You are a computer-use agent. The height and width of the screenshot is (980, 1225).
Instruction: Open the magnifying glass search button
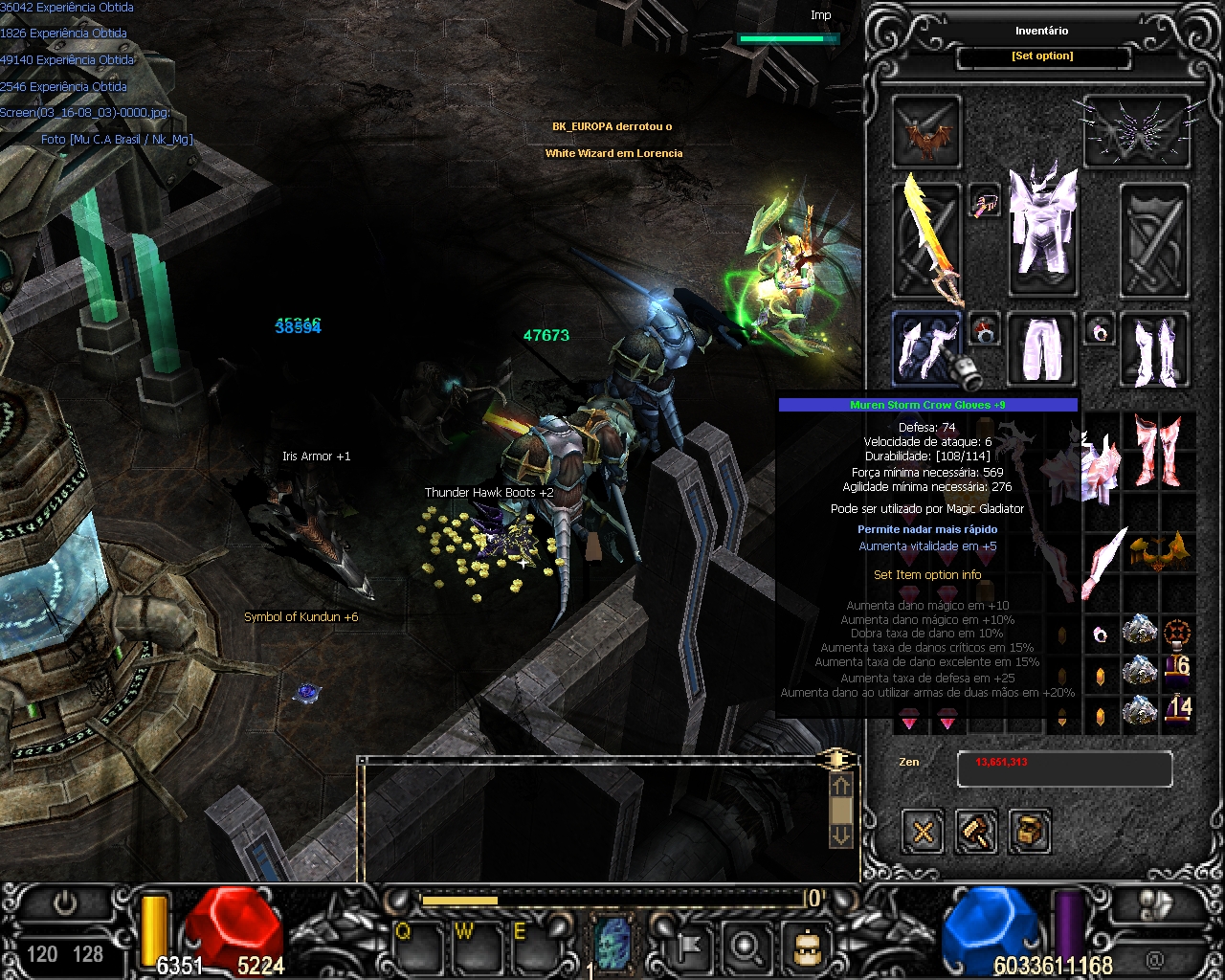[x=746, y=947]
